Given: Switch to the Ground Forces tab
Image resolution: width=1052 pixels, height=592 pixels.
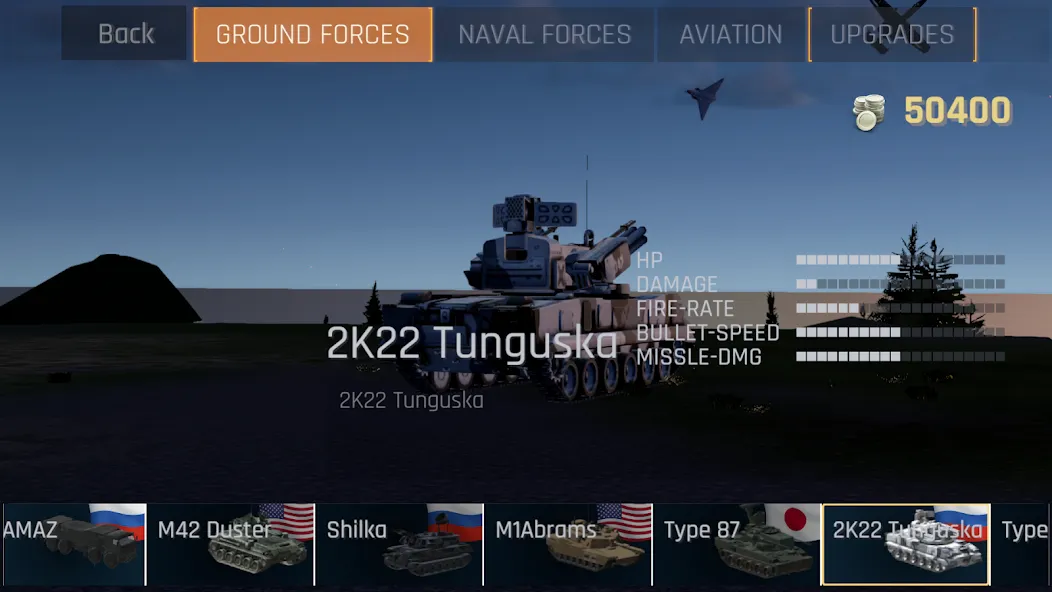Looking at the screenshot, I should [x=313, y=34].
